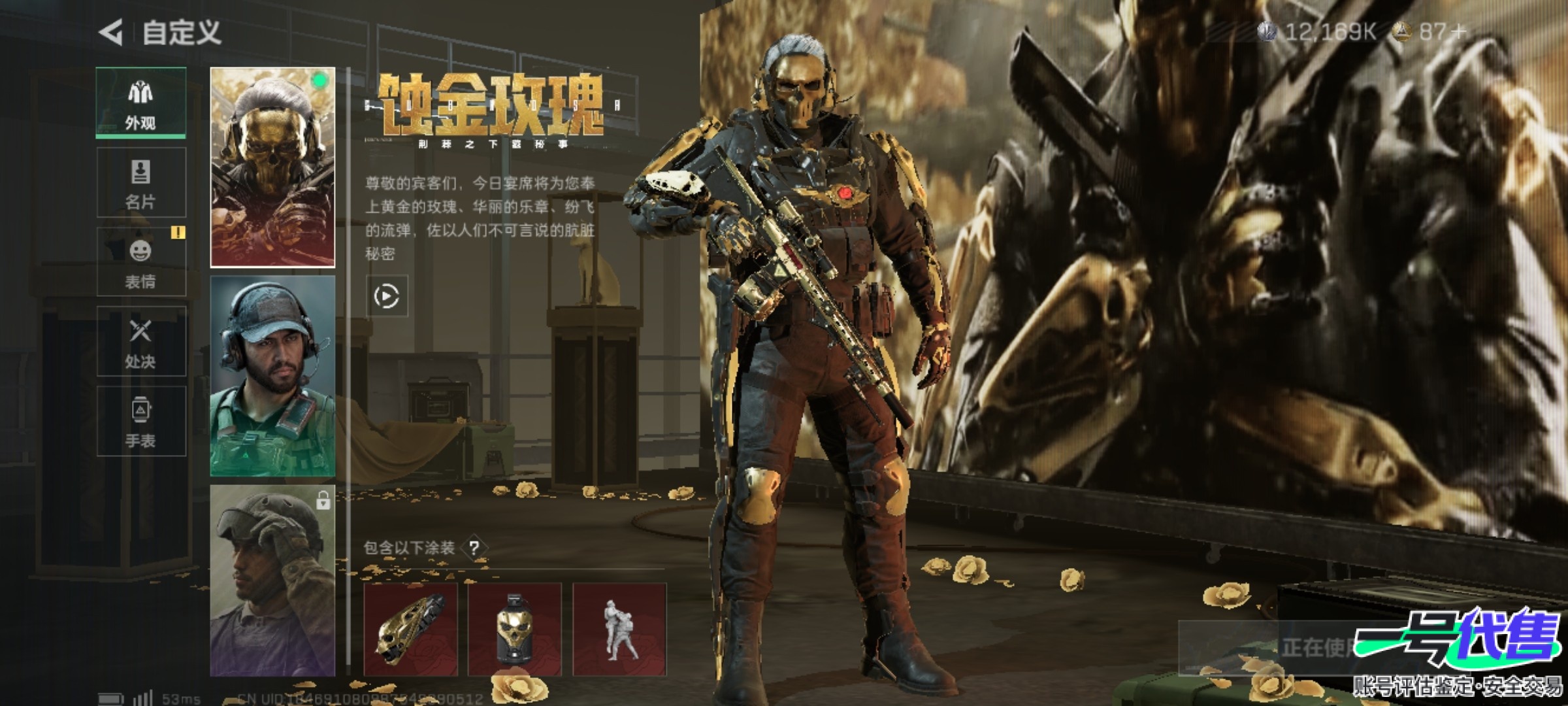Screen dimensions: 1568x706
Task: Open the 87+ gold currency balance
Action: pos(1431,31)
